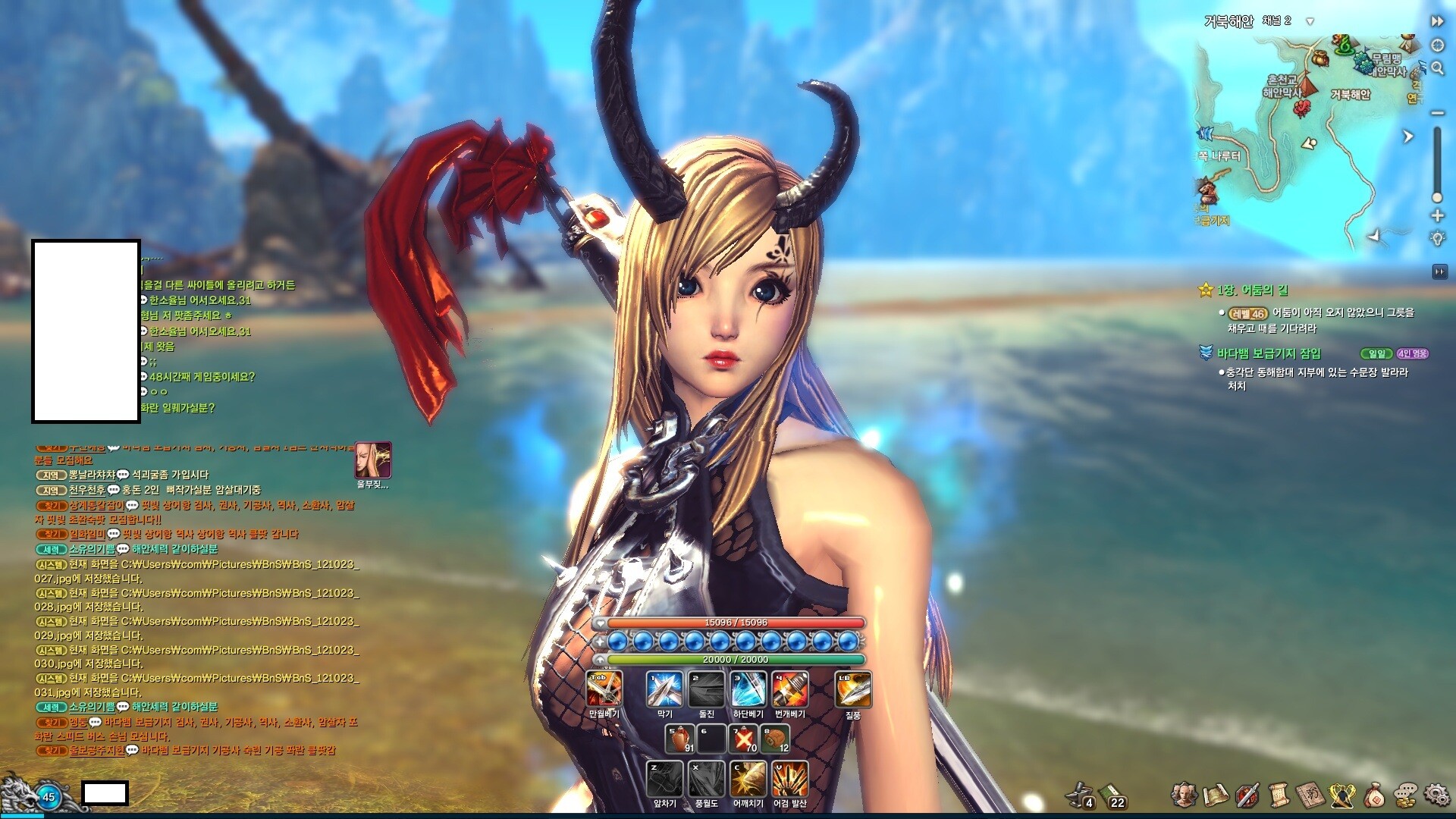This screenshot has height=819, width=1456.
Task: Click the anvil icon with badge 4
Action: (1080, 795)
